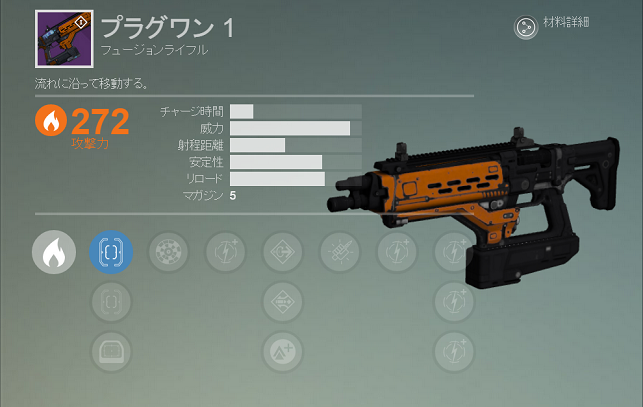Activate the crossed bullets perk node

pyautogui.click(x=340, y=252)
